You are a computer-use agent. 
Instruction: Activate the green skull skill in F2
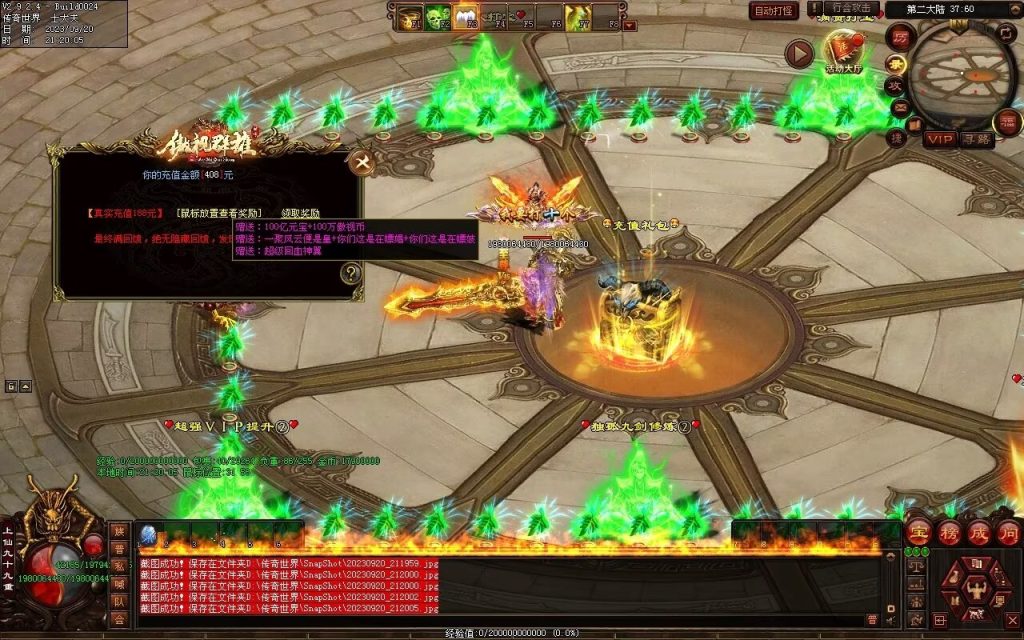click(438, 16)
